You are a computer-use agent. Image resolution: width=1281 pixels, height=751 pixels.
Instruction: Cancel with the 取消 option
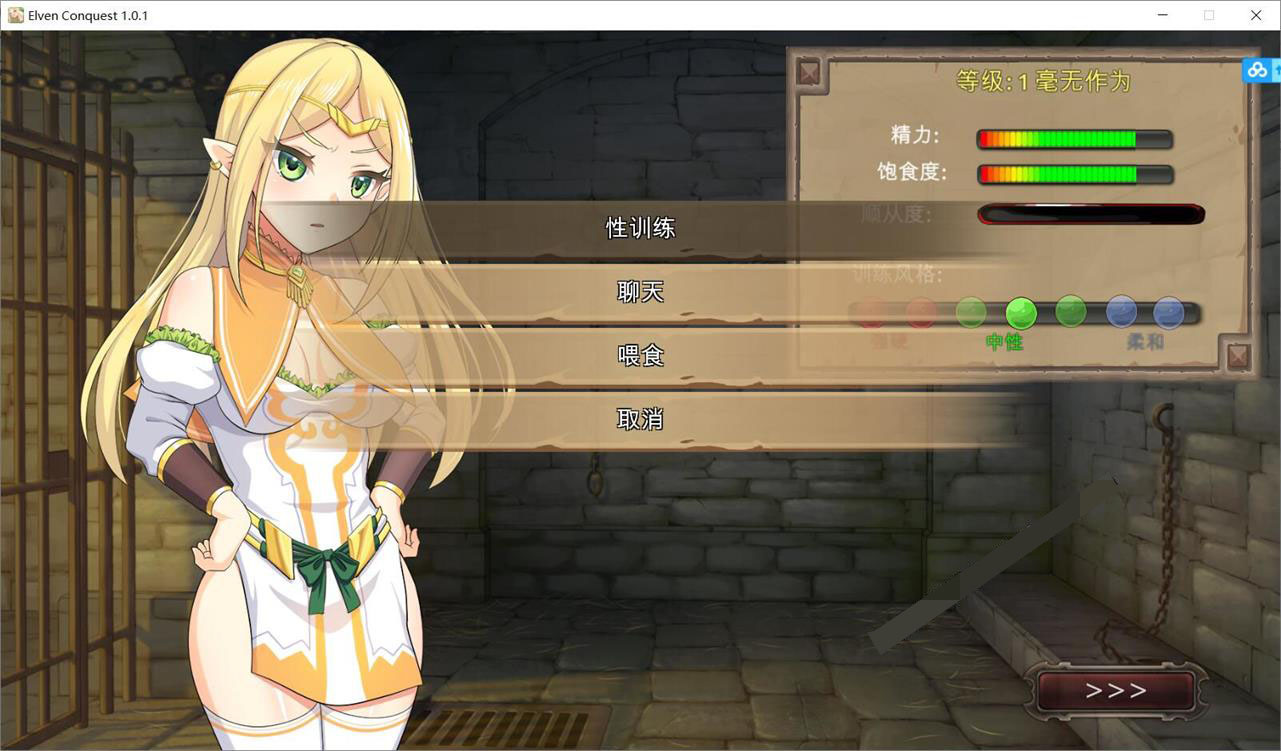[x=640, y=419]
